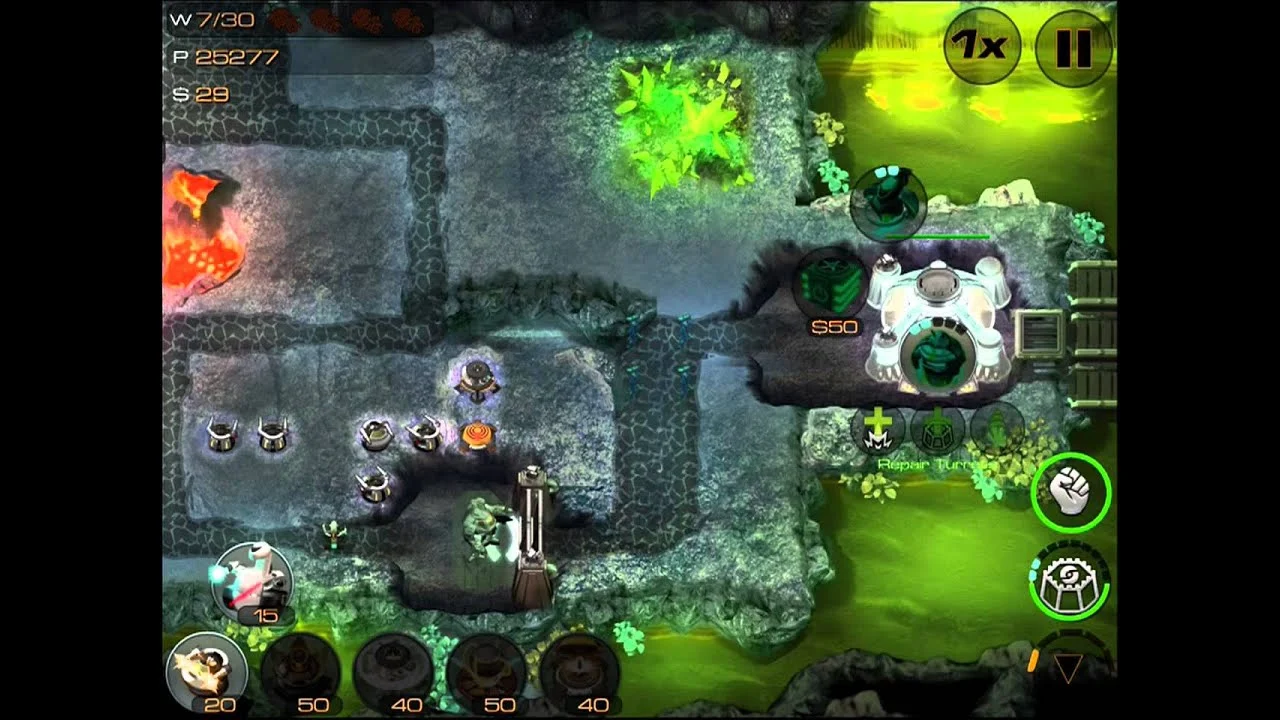Screen dimensions: 1280x720
Task: Select the spiral tower ability icon
Action: [1069, 581]
